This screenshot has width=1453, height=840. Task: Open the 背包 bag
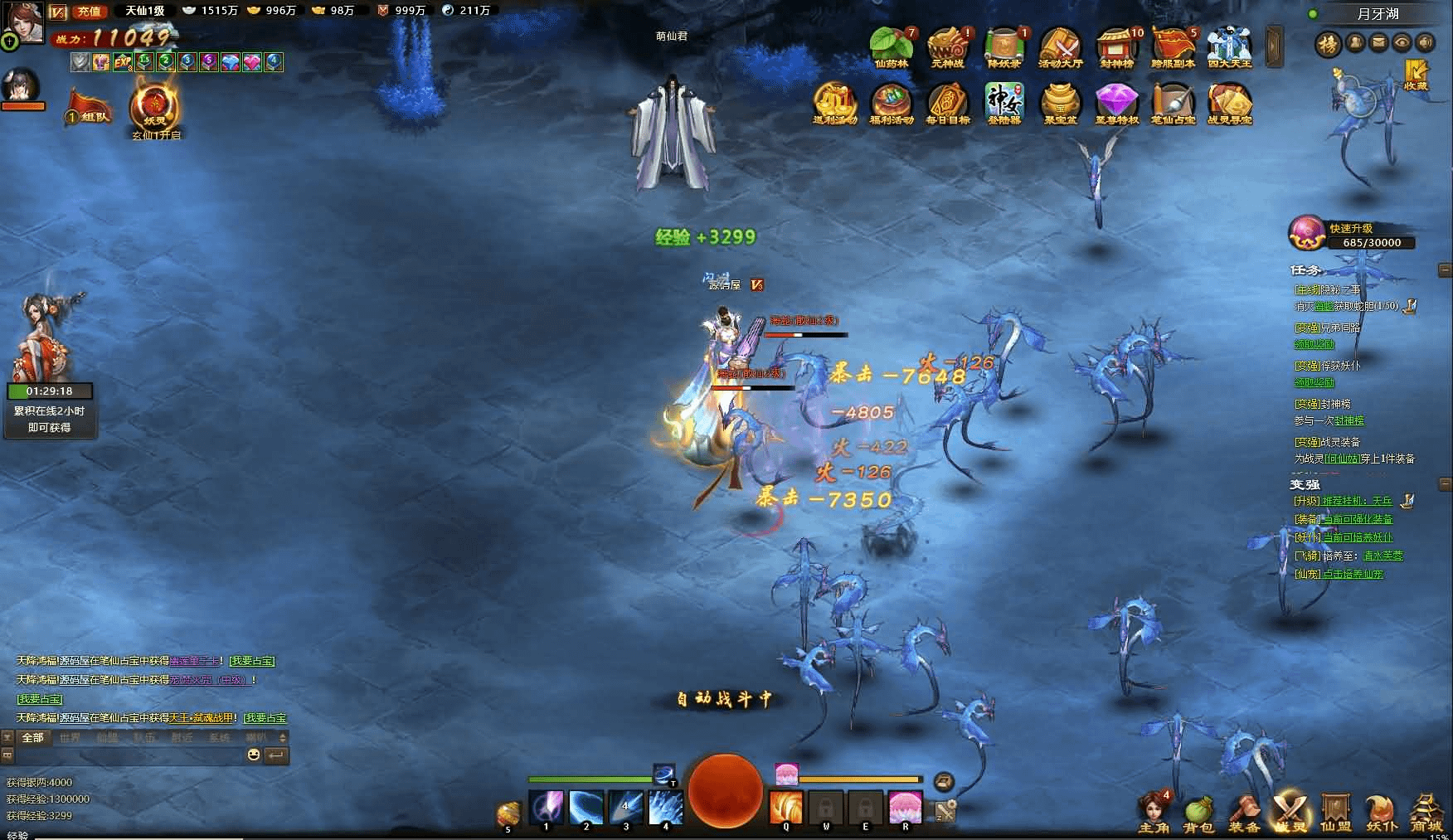[1198, 813]
